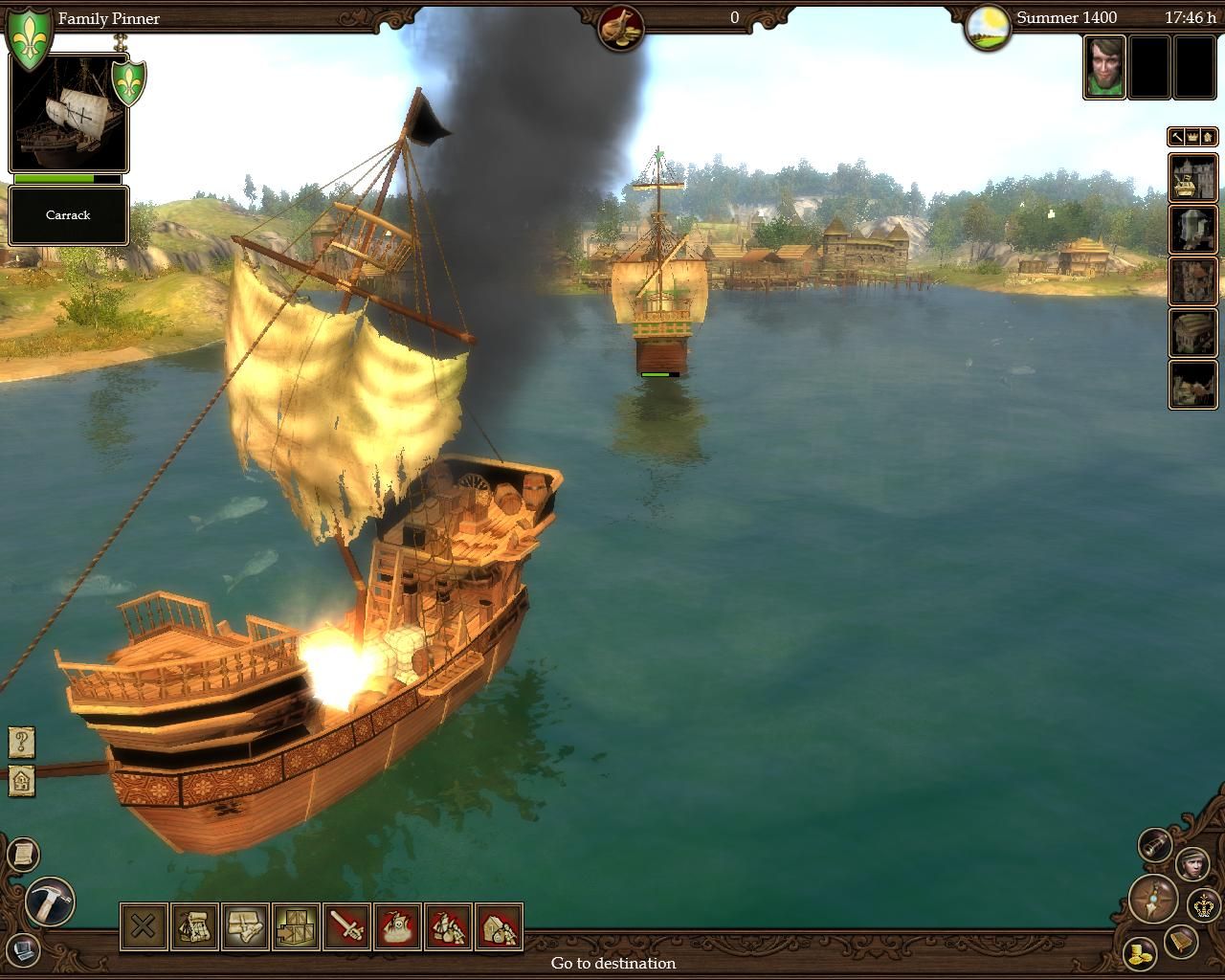Open the spyglass view icon
Viewport: 1225px width, 980px height.
1155,843
